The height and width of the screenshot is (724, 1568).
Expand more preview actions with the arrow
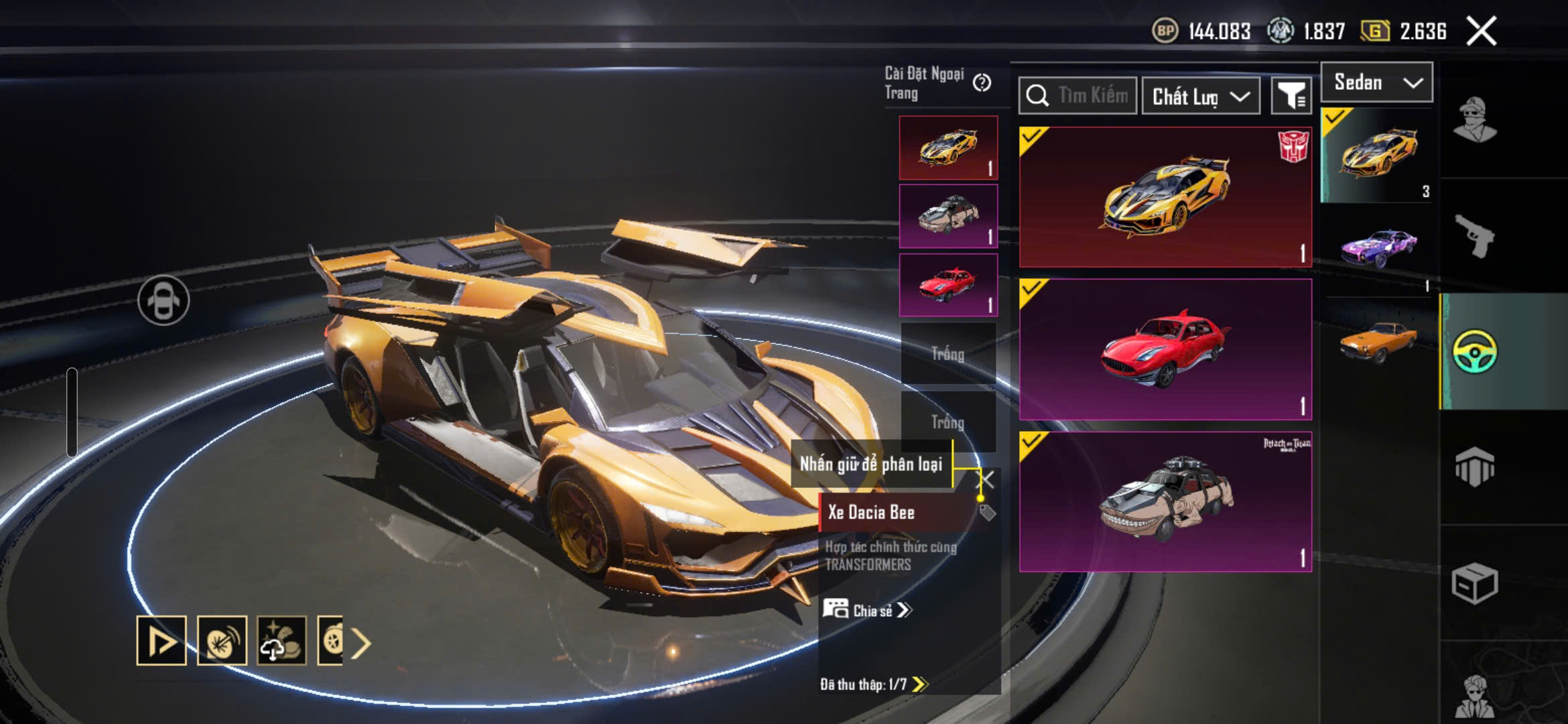click(x=361, y=644)
